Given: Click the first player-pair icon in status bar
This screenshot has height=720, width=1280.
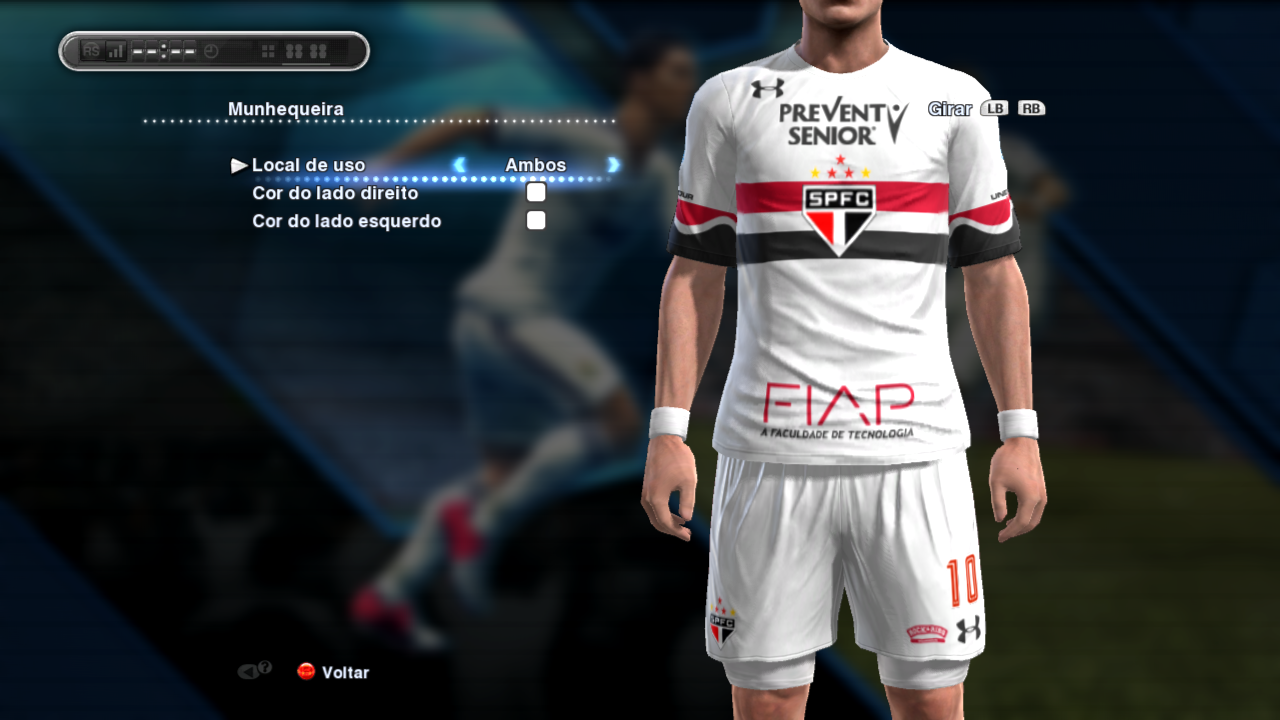Looking at the screenshot, I should (294, 50).
